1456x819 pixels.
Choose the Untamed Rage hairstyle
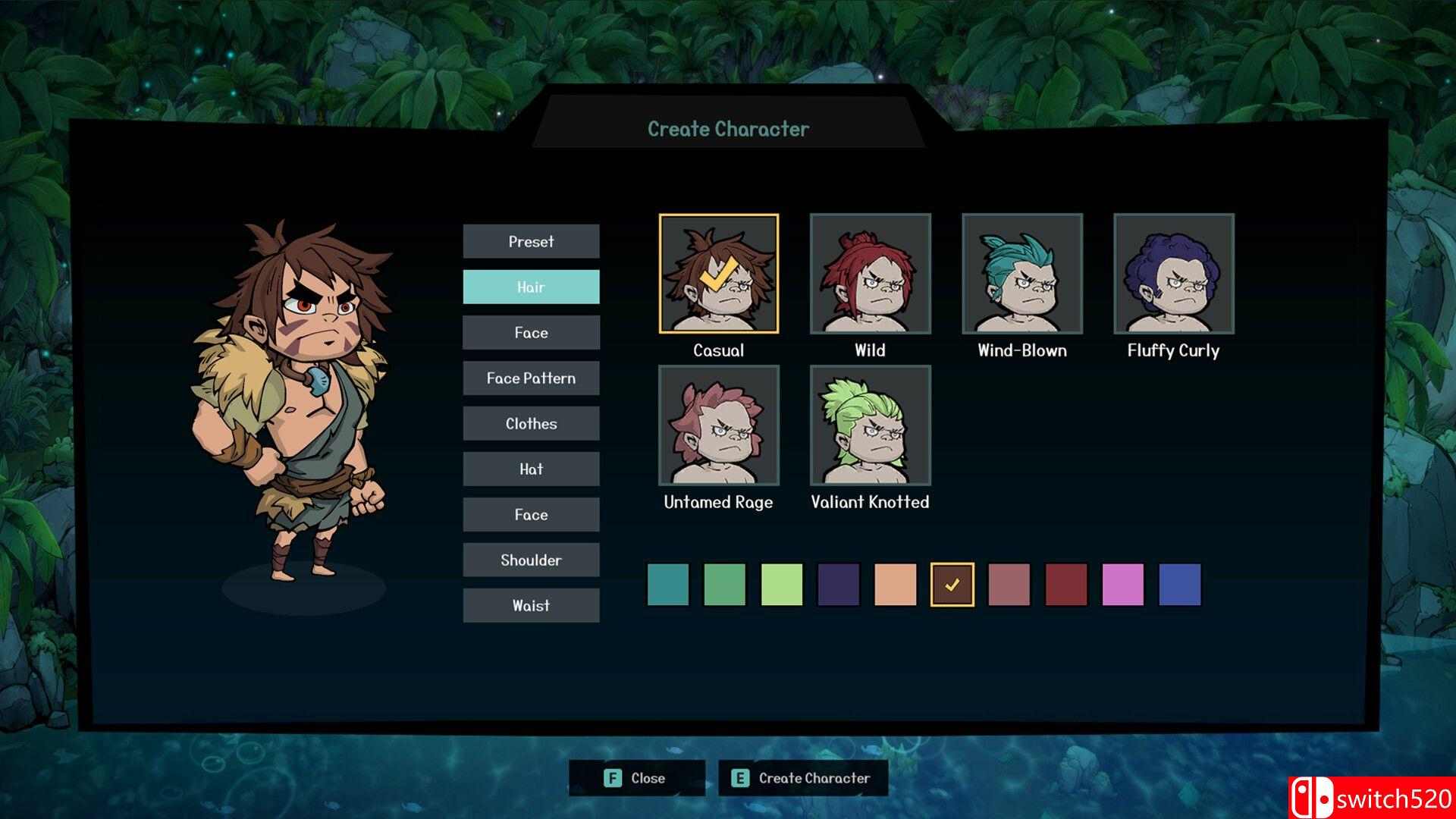click(718, 425)
